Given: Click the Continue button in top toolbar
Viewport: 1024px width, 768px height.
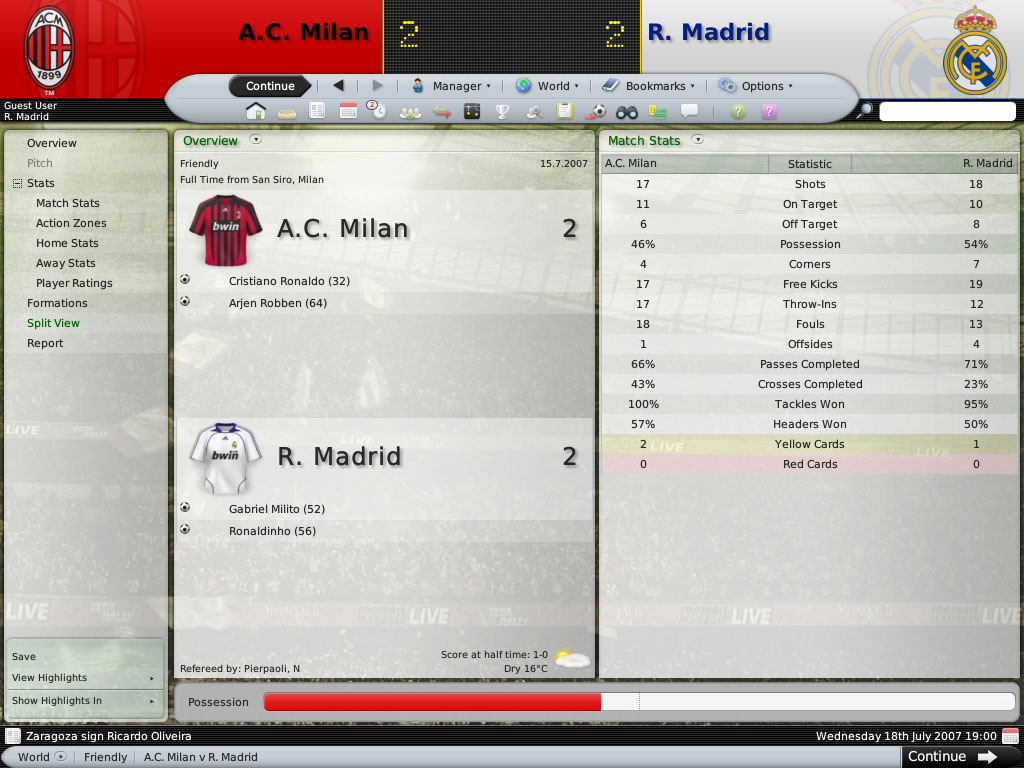Looking at the screenshot, I should 270,86.
